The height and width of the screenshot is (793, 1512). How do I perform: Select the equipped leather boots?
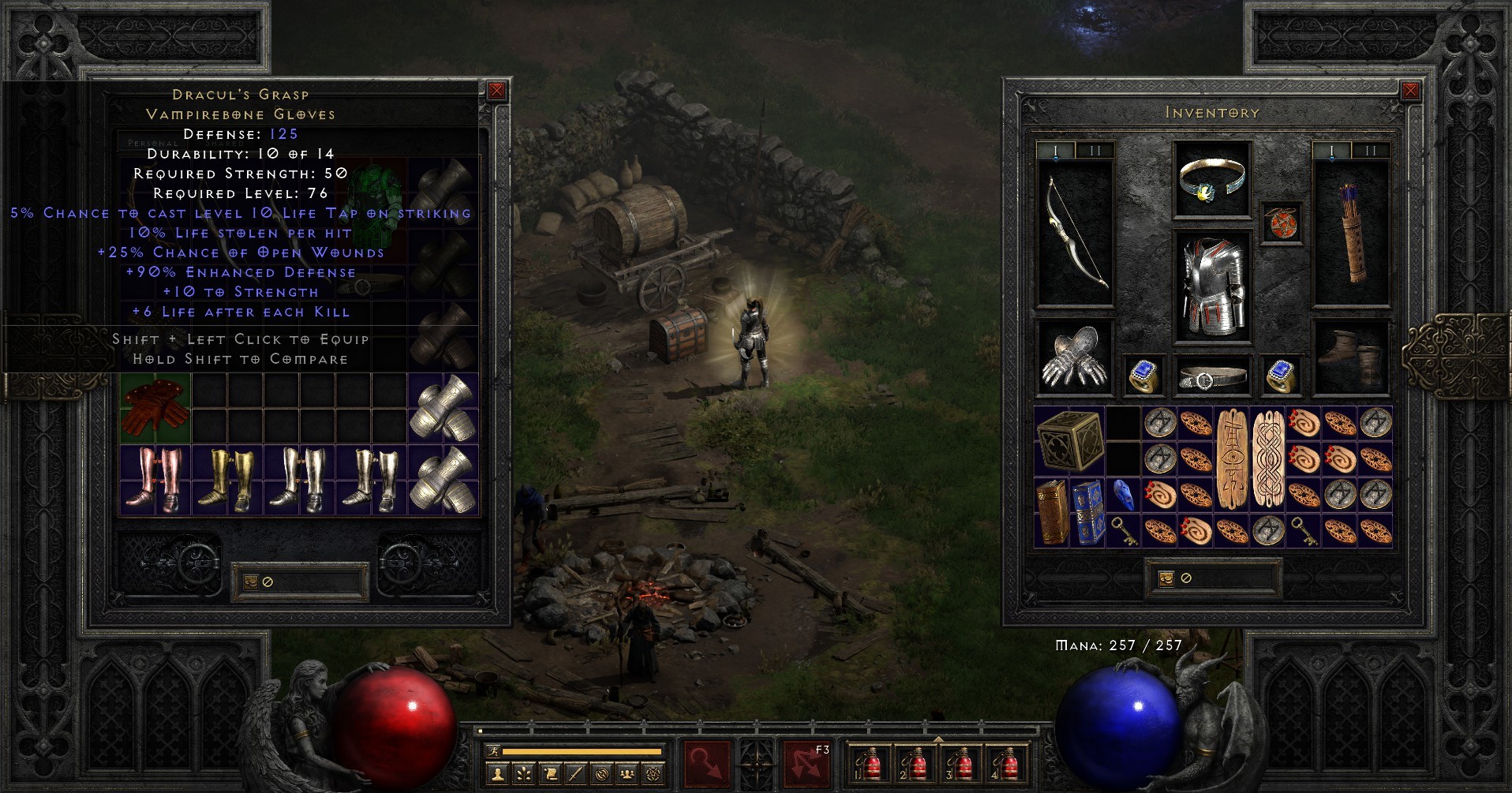pyautogui.click(x=1350, y=357)
